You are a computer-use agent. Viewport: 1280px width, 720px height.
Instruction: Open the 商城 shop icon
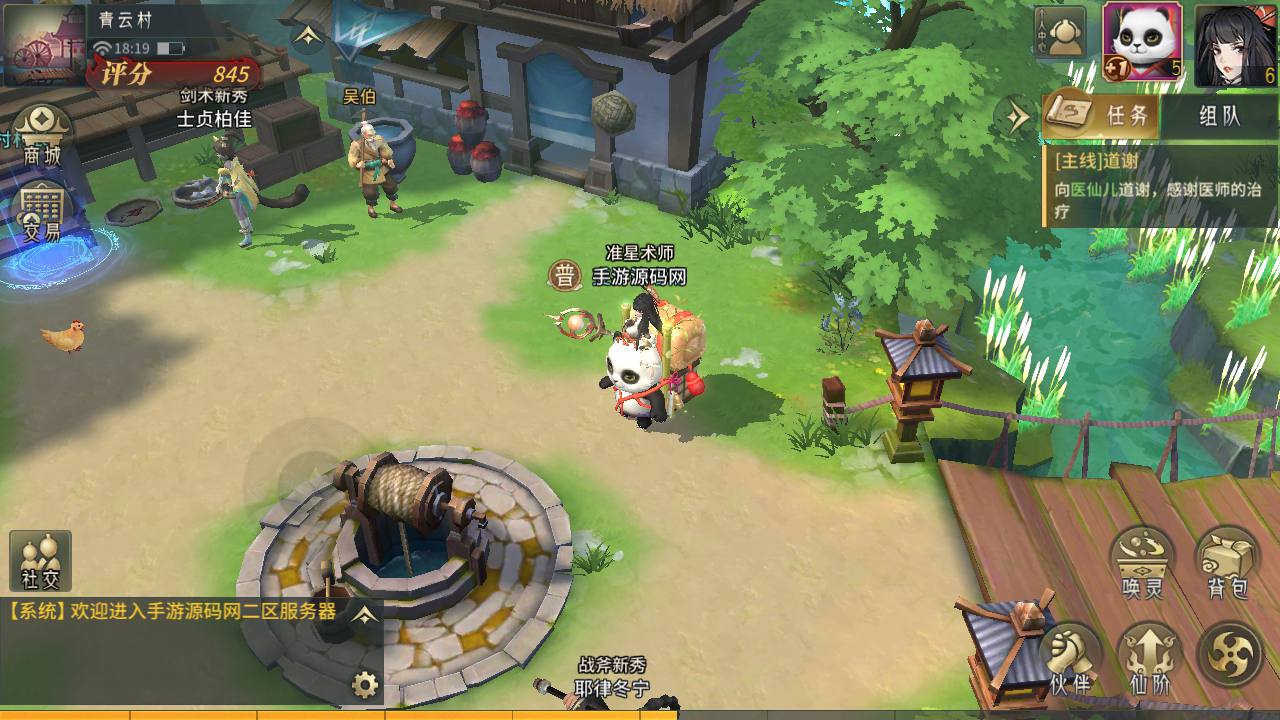click(x=42, y=136)
